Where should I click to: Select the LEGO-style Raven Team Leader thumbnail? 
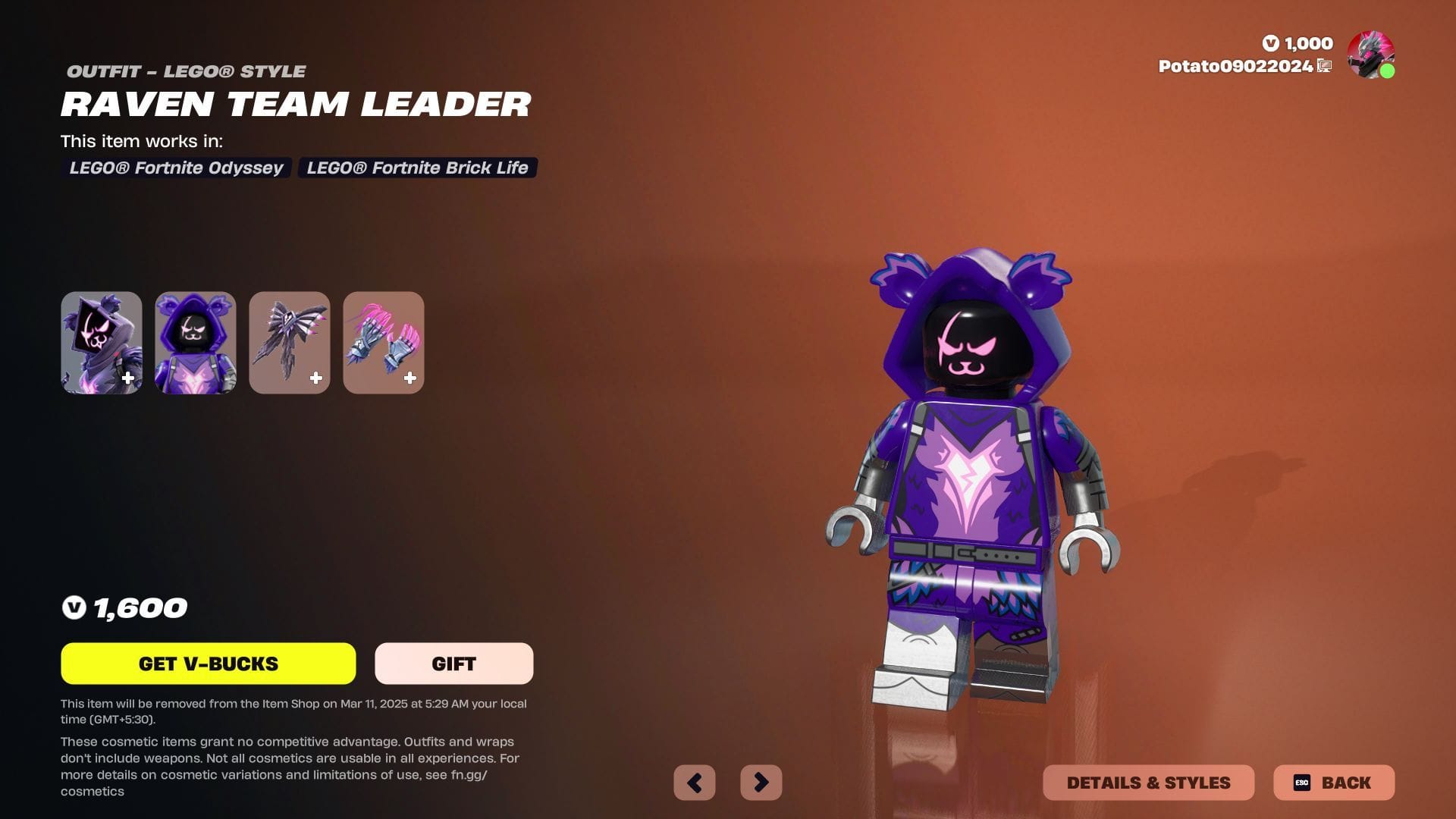coord(195,343)
